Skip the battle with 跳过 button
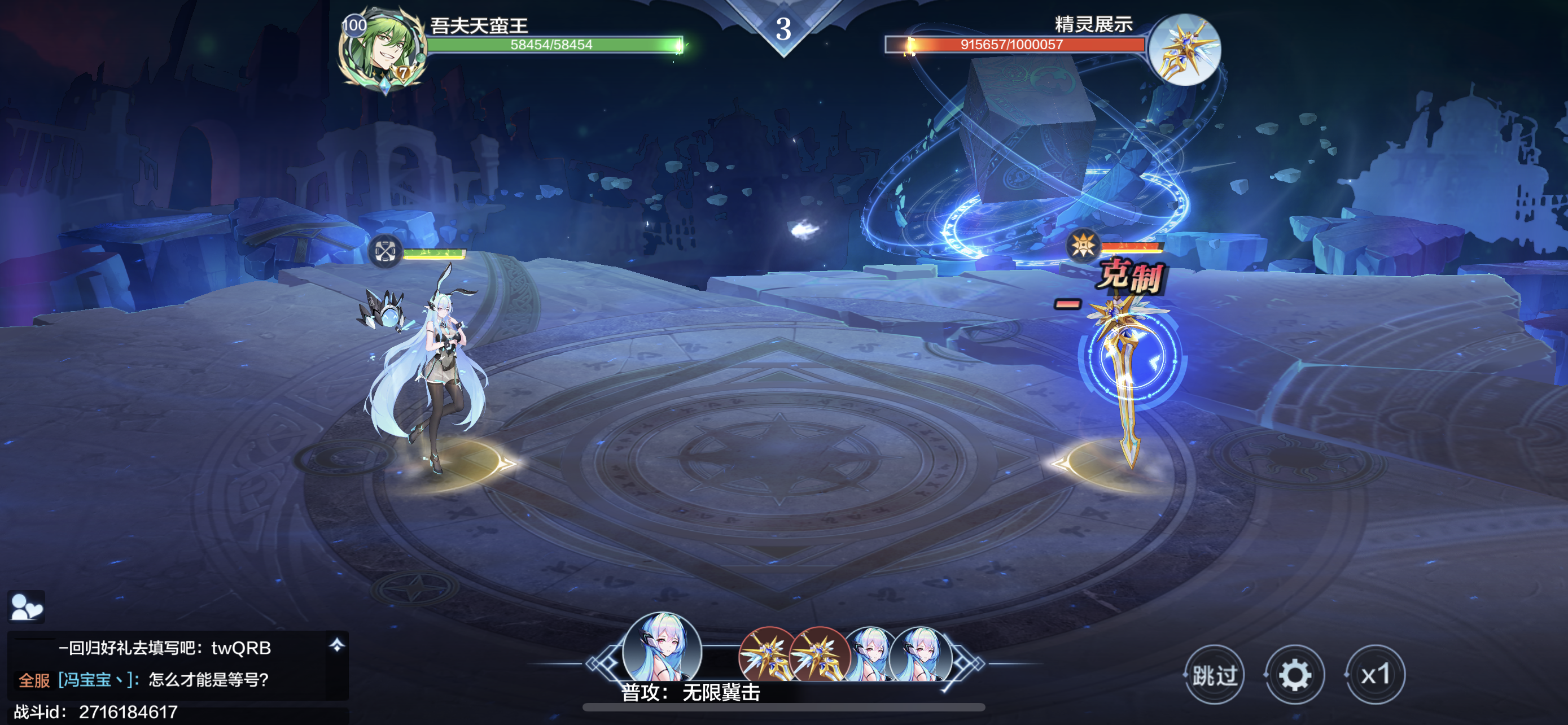Viewport: 1568px width, 725px height. pos(1214,675)
